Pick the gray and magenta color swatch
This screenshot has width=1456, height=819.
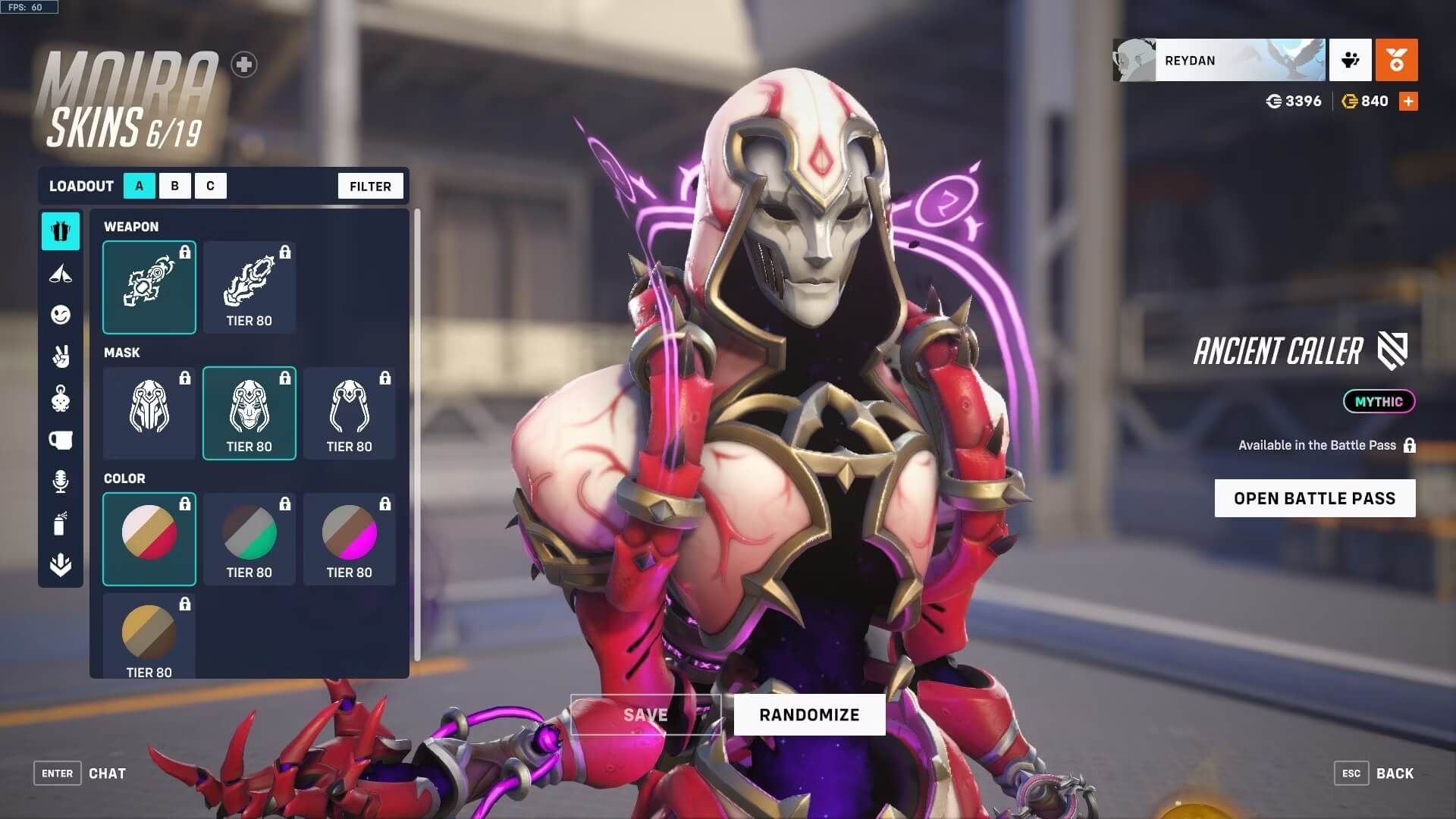(x=350, y=539)
